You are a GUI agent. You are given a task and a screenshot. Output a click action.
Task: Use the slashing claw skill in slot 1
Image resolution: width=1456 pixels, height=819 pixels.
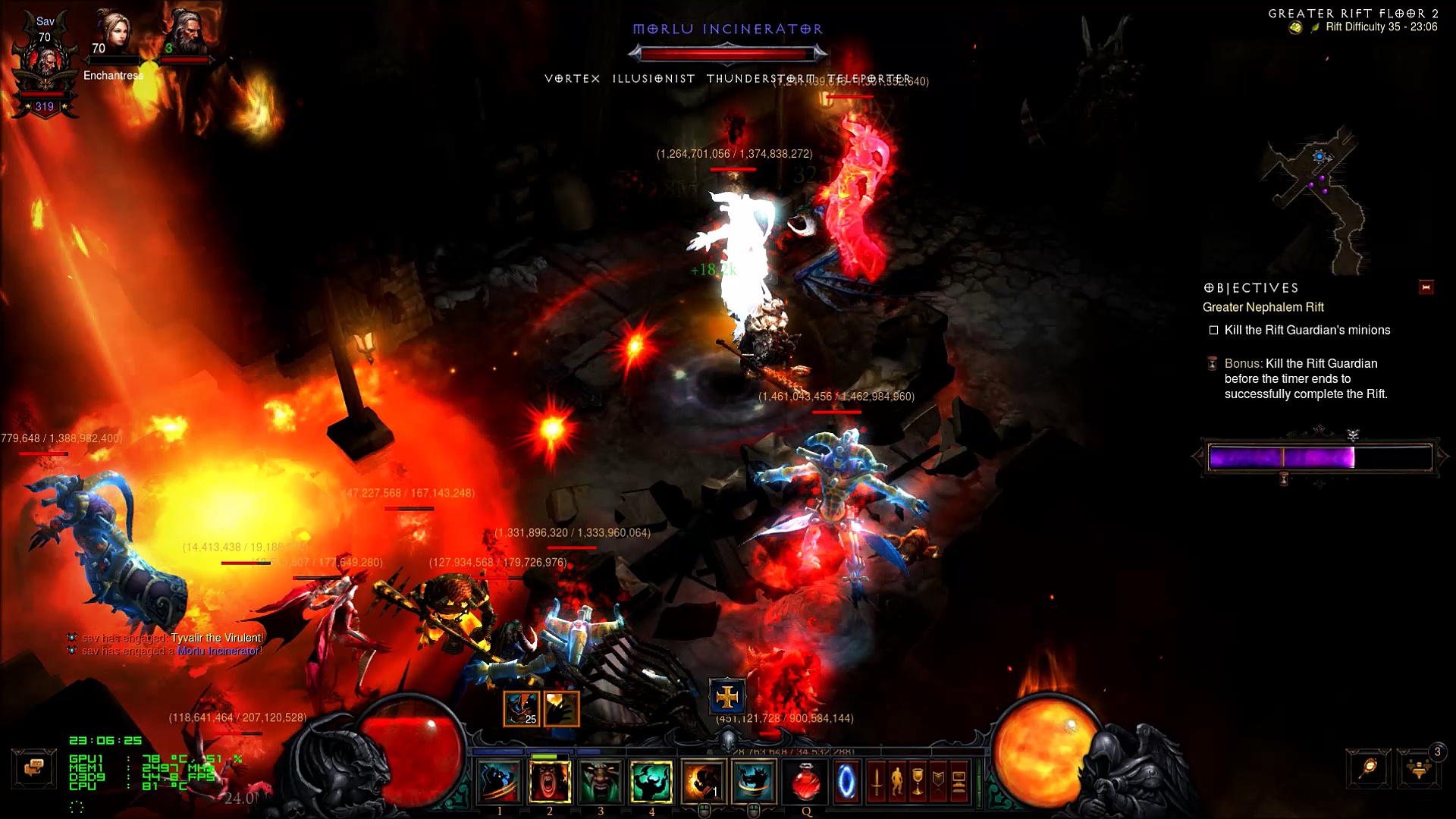[x=498, y=781]
